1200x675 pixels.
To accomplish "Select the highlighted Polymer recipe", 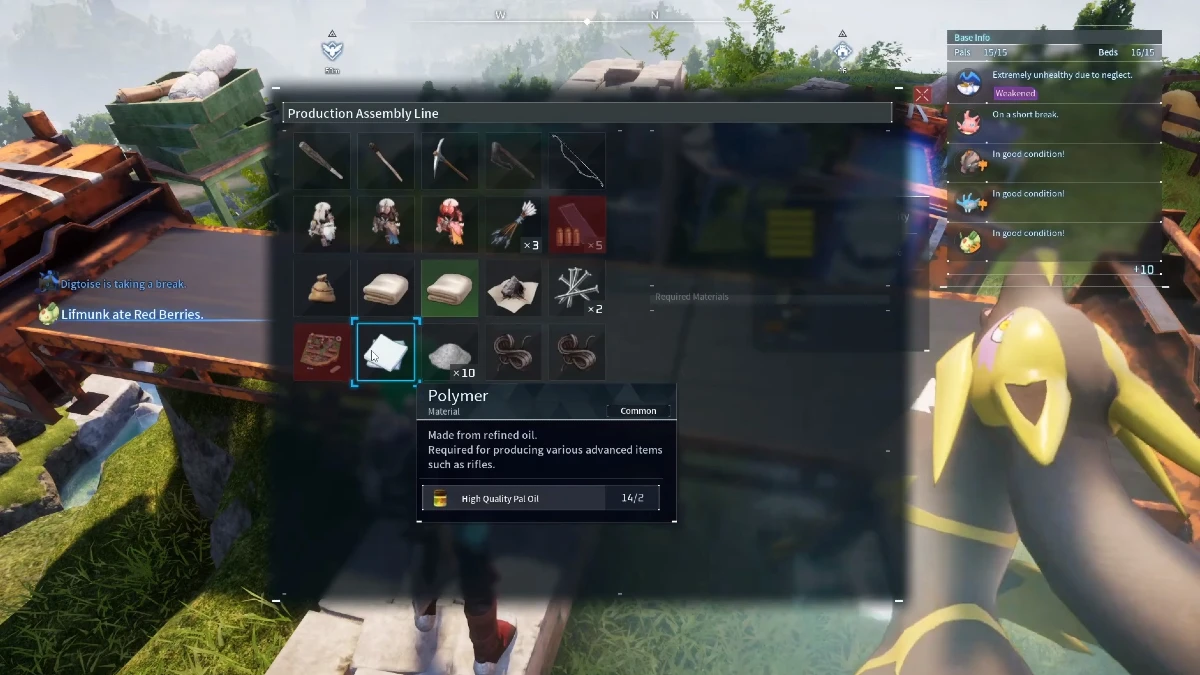I will (386, 352).
